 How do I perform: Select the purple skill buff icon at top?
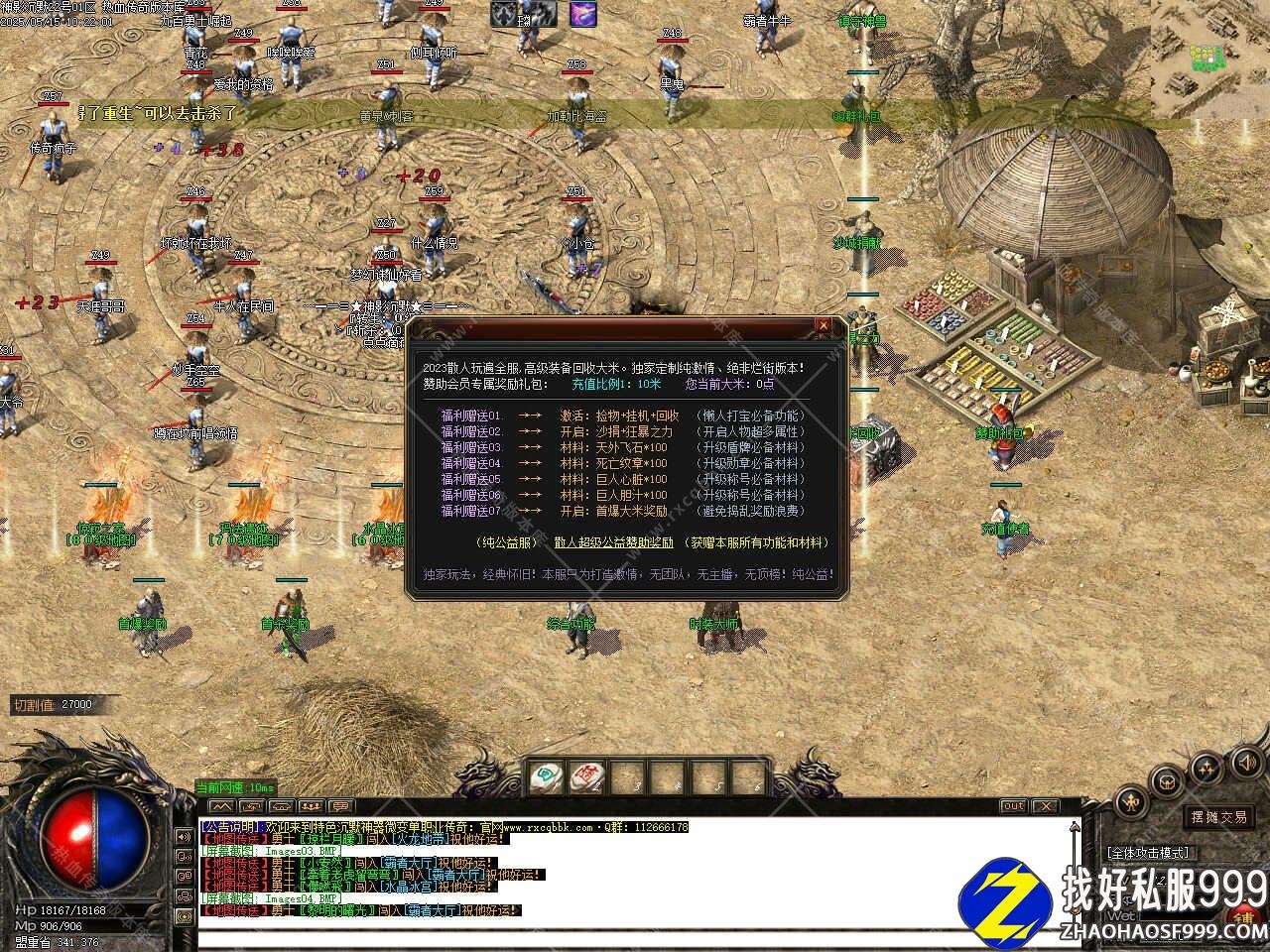(583, 14)
